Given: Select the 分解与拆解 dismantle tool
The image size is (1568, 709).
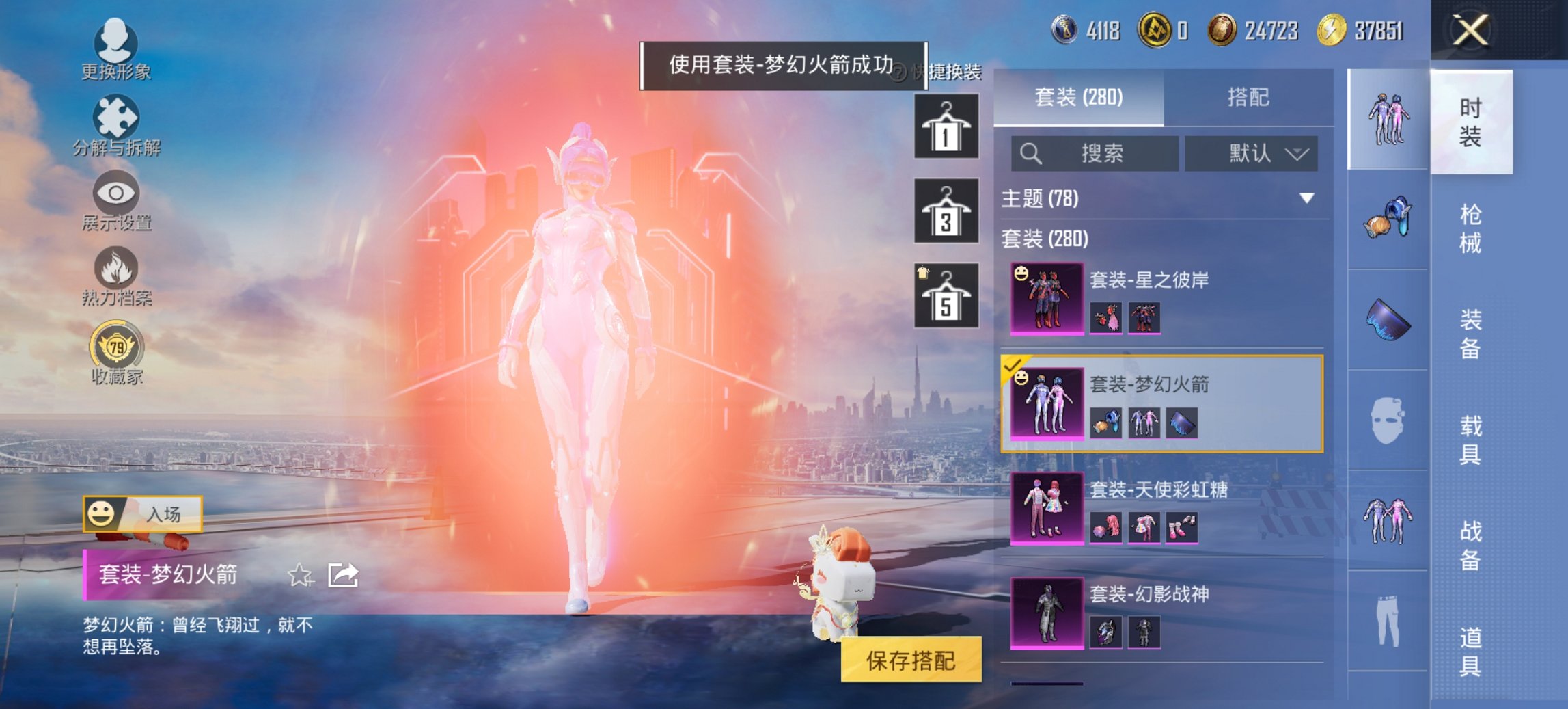Looking at the screenshot, I should click(x=116, y=123).
